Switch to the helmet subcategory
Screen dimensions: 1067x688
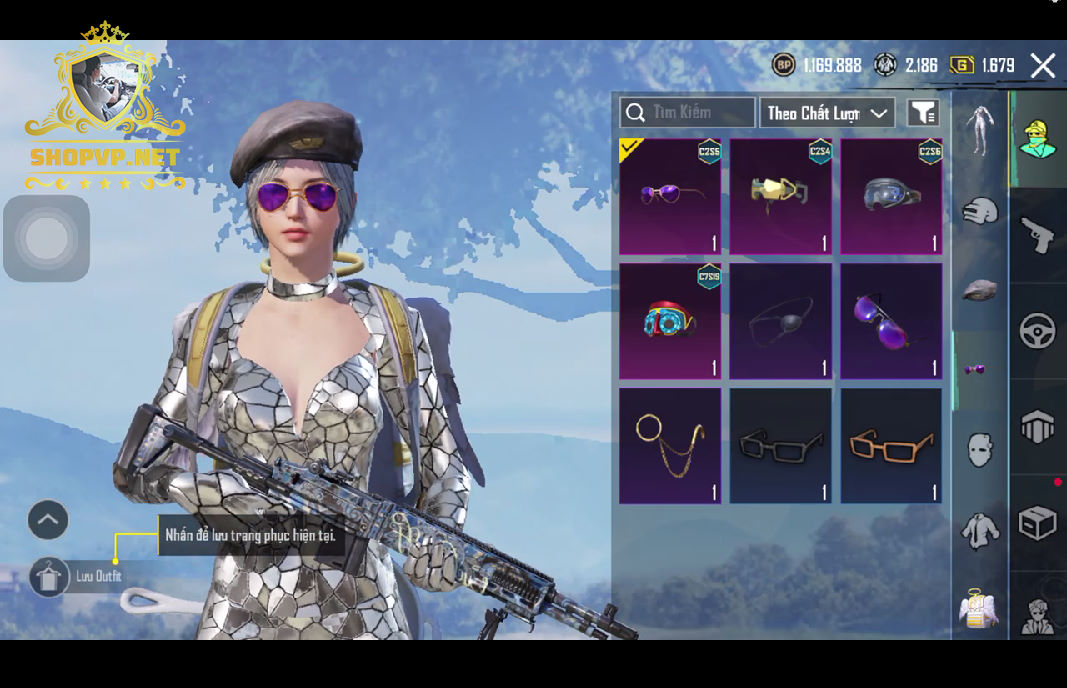[x=980, y=211]
